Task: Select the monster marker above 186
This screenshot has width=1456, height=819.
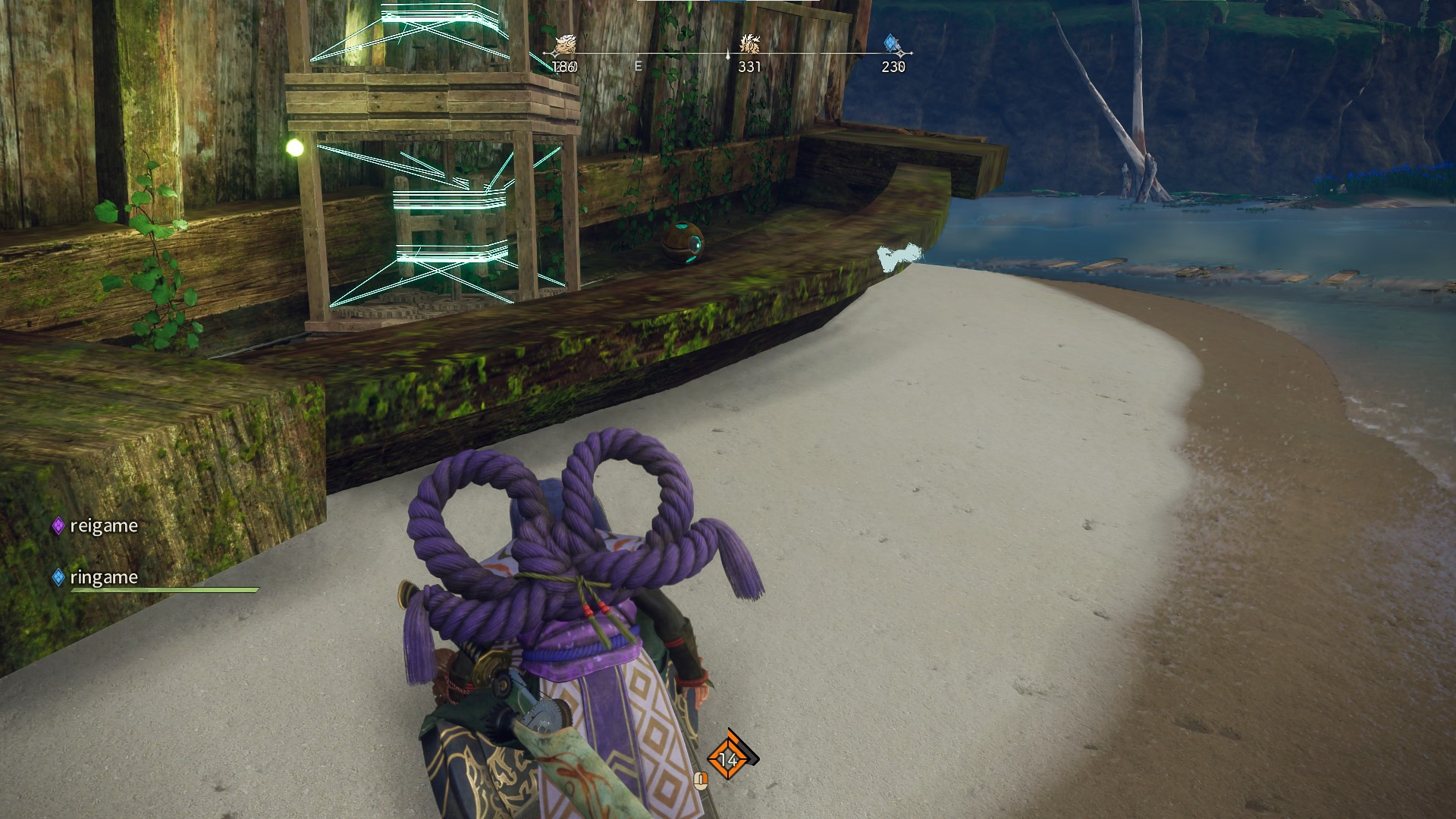Action: tap(565, 45)
